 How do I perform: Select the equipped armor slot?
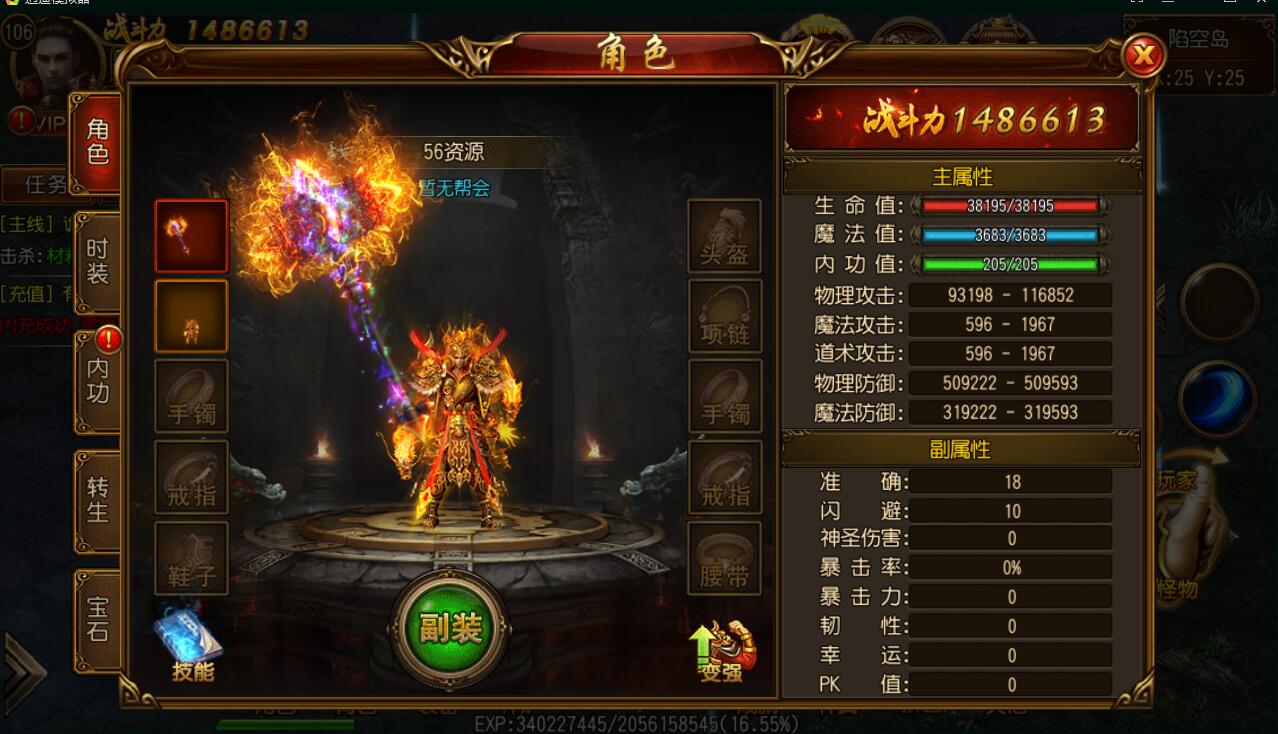coord(191,316)
